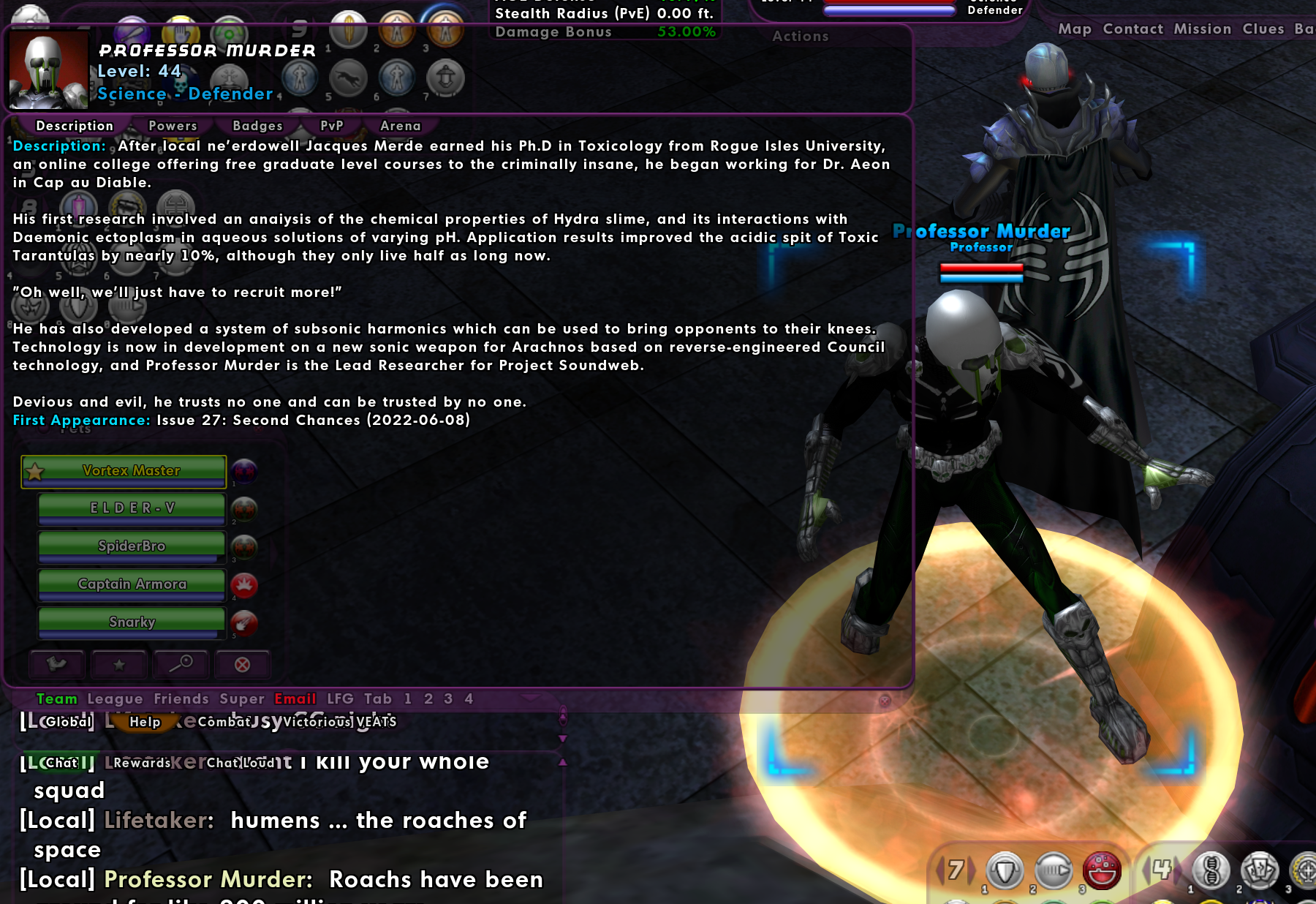Screen dimensions: 1316x904
Task: Show the PvP tab
Action: pos(331,126)
